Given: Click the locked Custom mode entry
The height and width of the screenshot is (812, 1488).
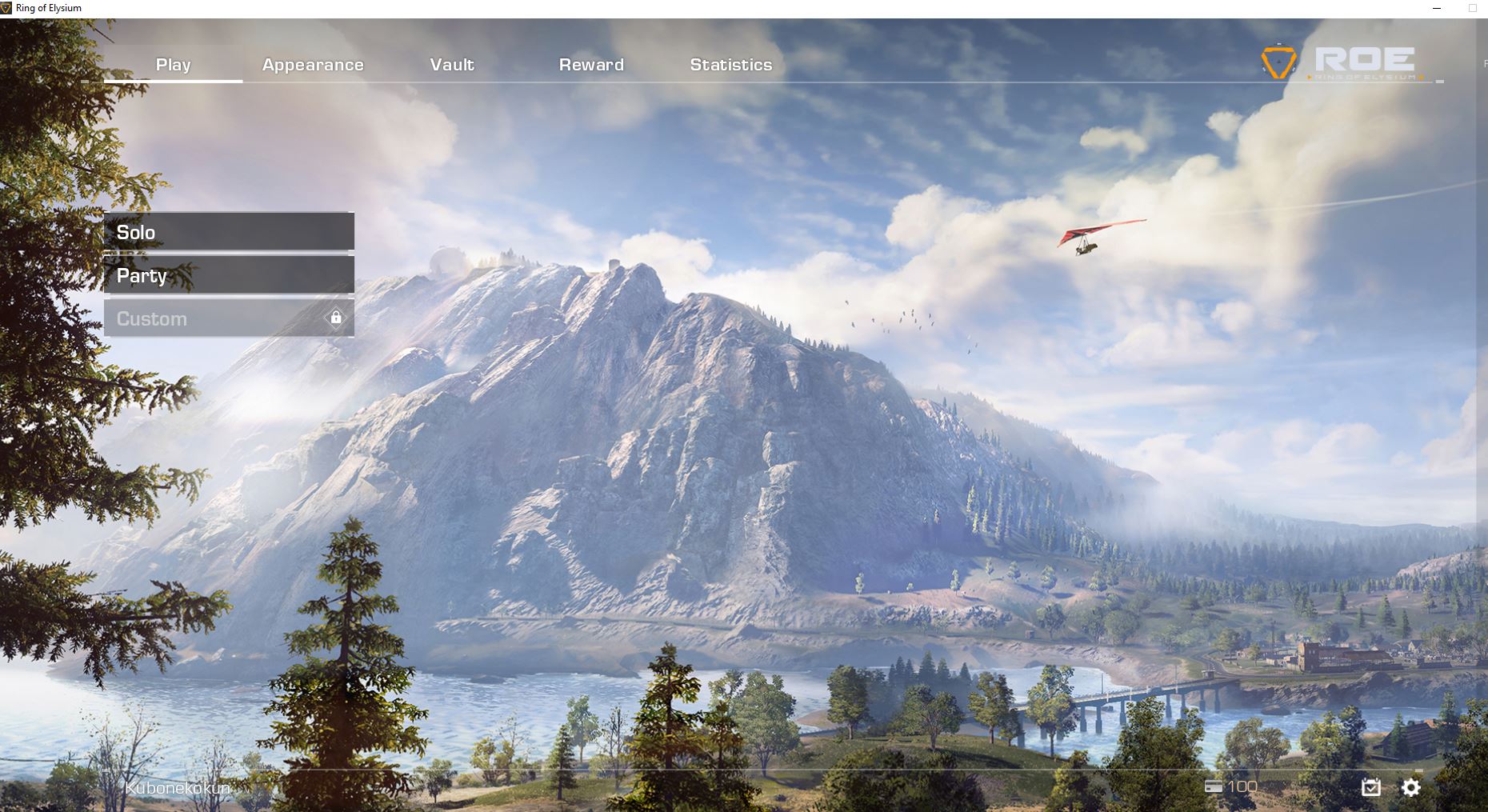Looking at the screenshot, I should (x=229, y=318).
